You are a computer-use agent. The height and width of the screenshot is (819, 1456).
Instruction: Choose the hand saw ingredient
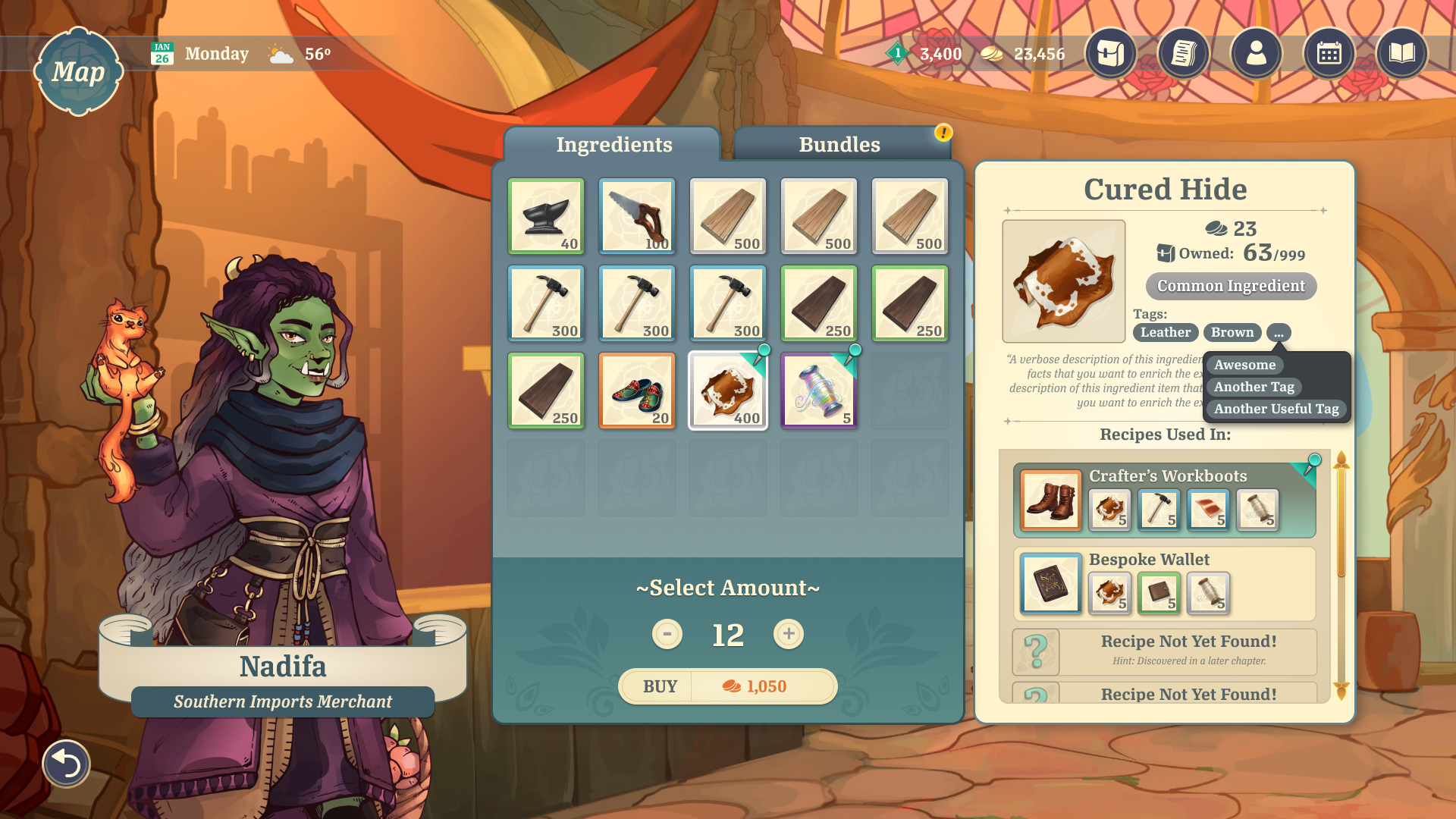pos(637,216)
